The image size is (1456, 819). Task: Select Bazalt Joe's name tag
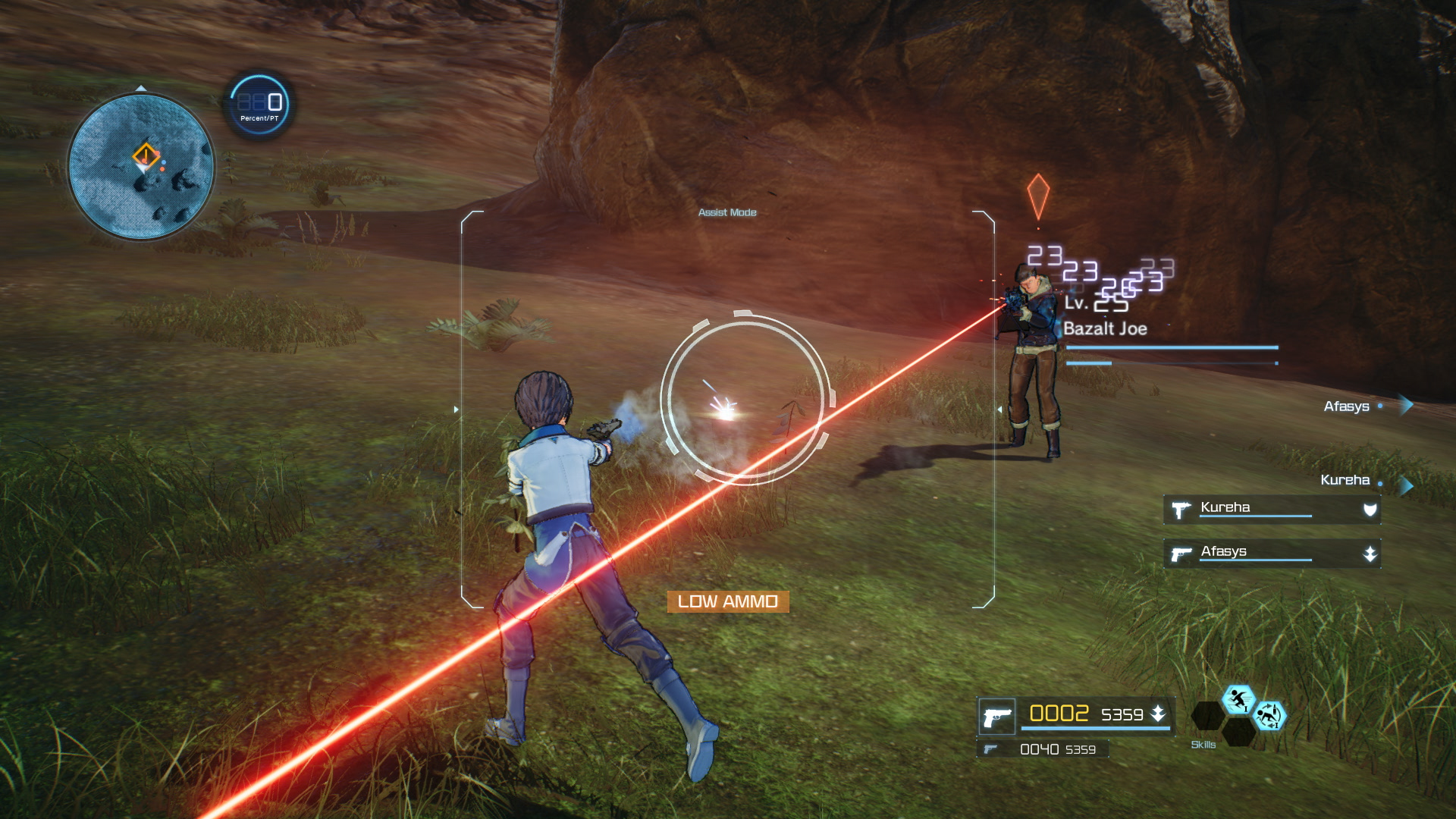pos(1107,329)
